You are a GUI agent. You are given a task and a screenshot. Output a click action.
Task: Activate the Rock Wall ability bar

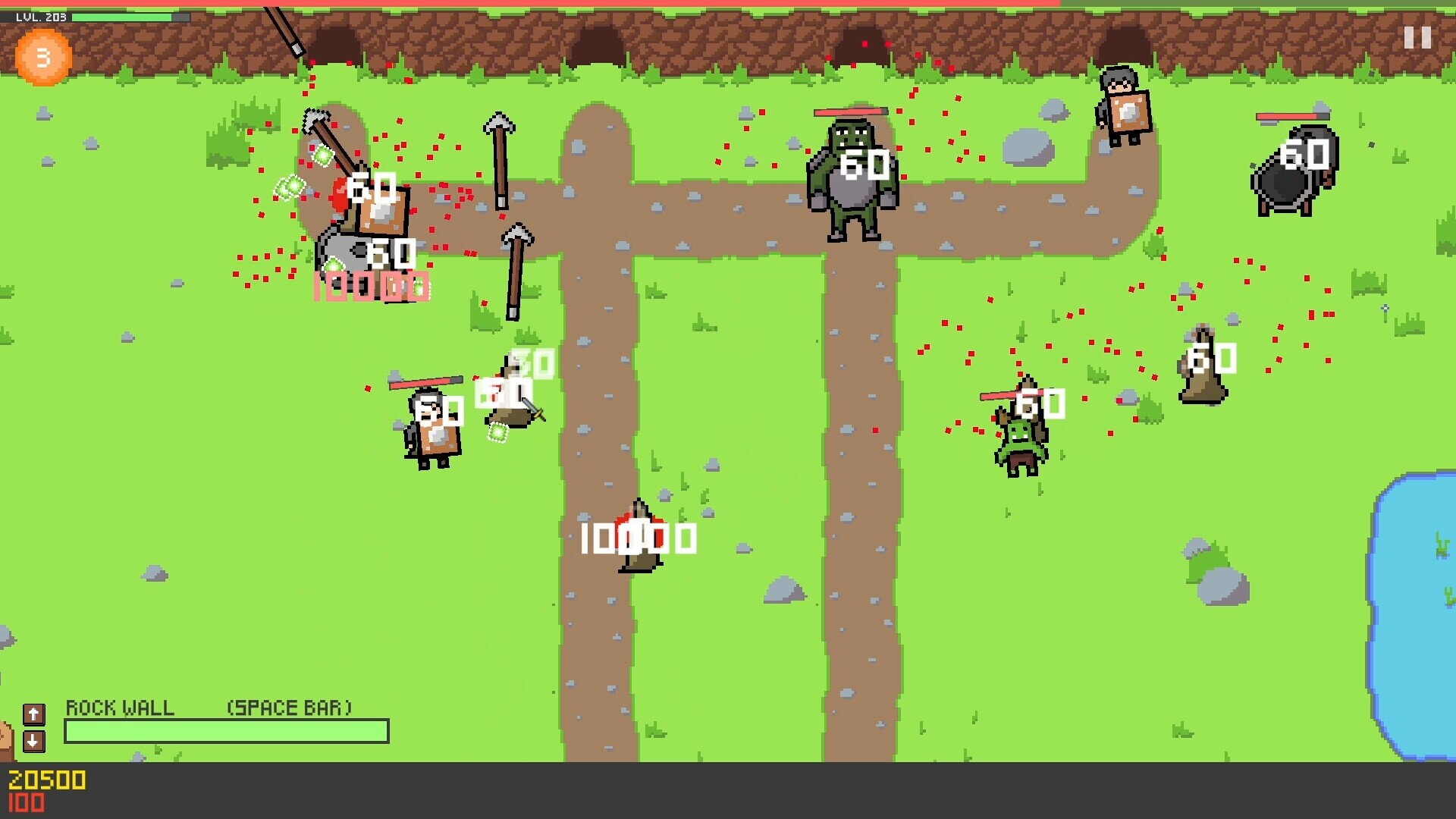(227, 731)
